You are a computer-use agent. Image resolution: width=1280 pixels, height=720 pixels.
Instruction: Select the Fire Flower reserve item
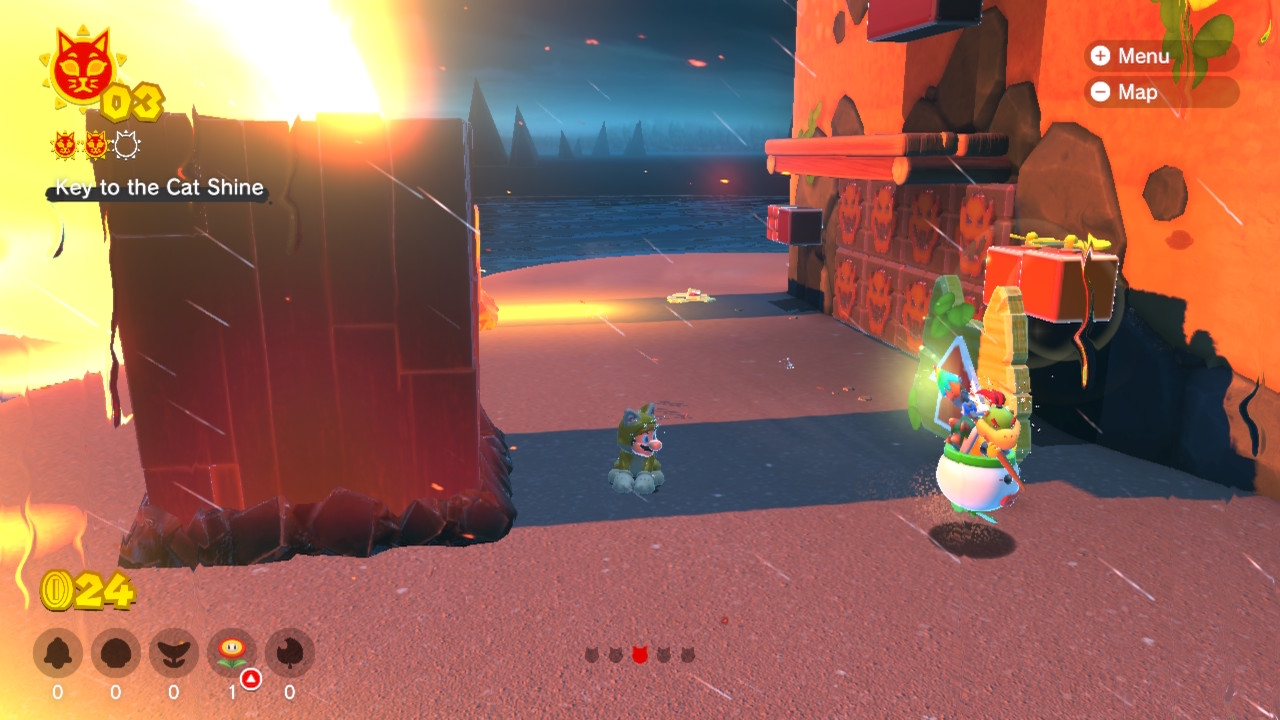click(x=232, y=653)
